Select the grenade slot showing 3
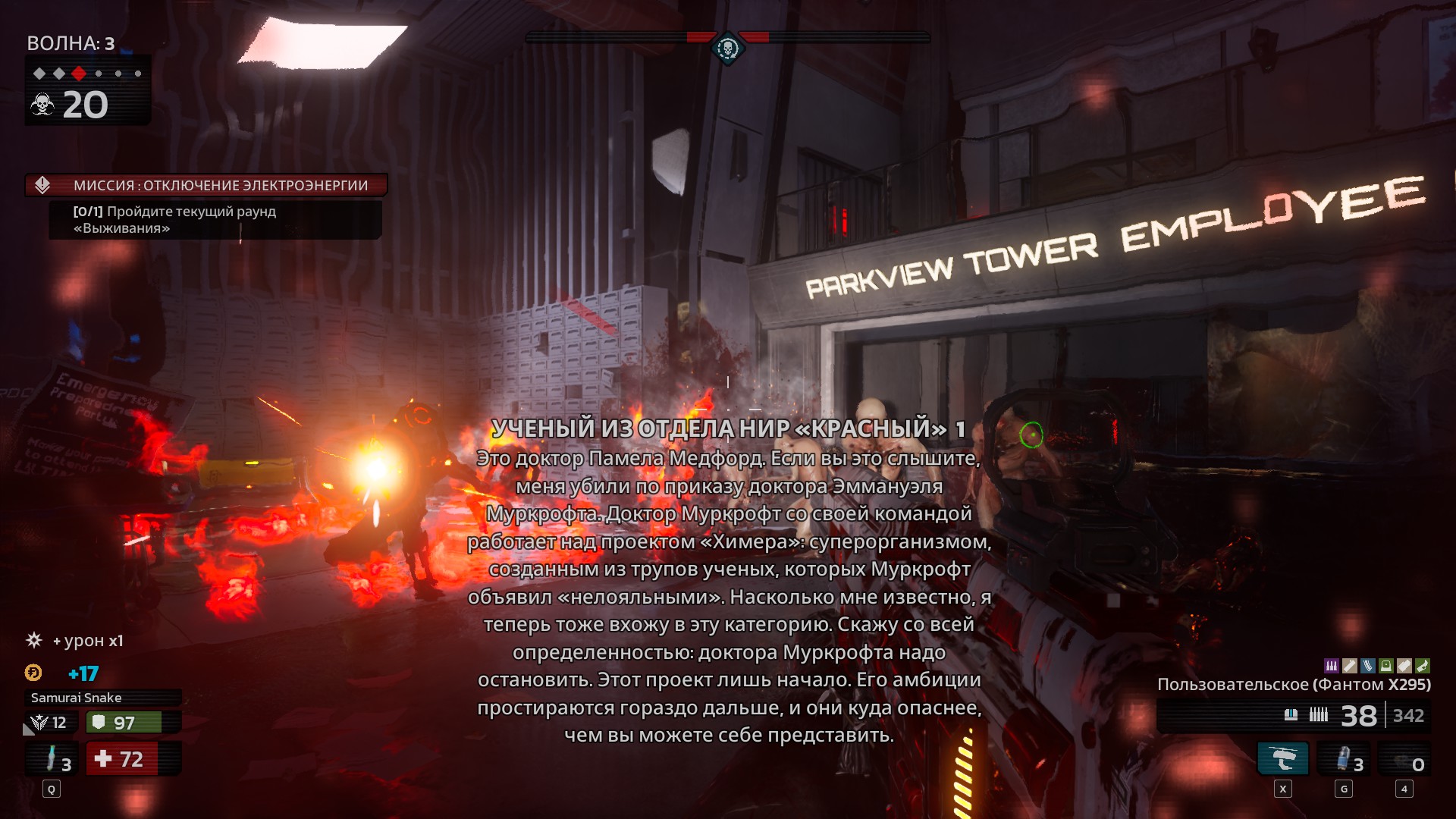1456x819 pixels. [1344, 759]
